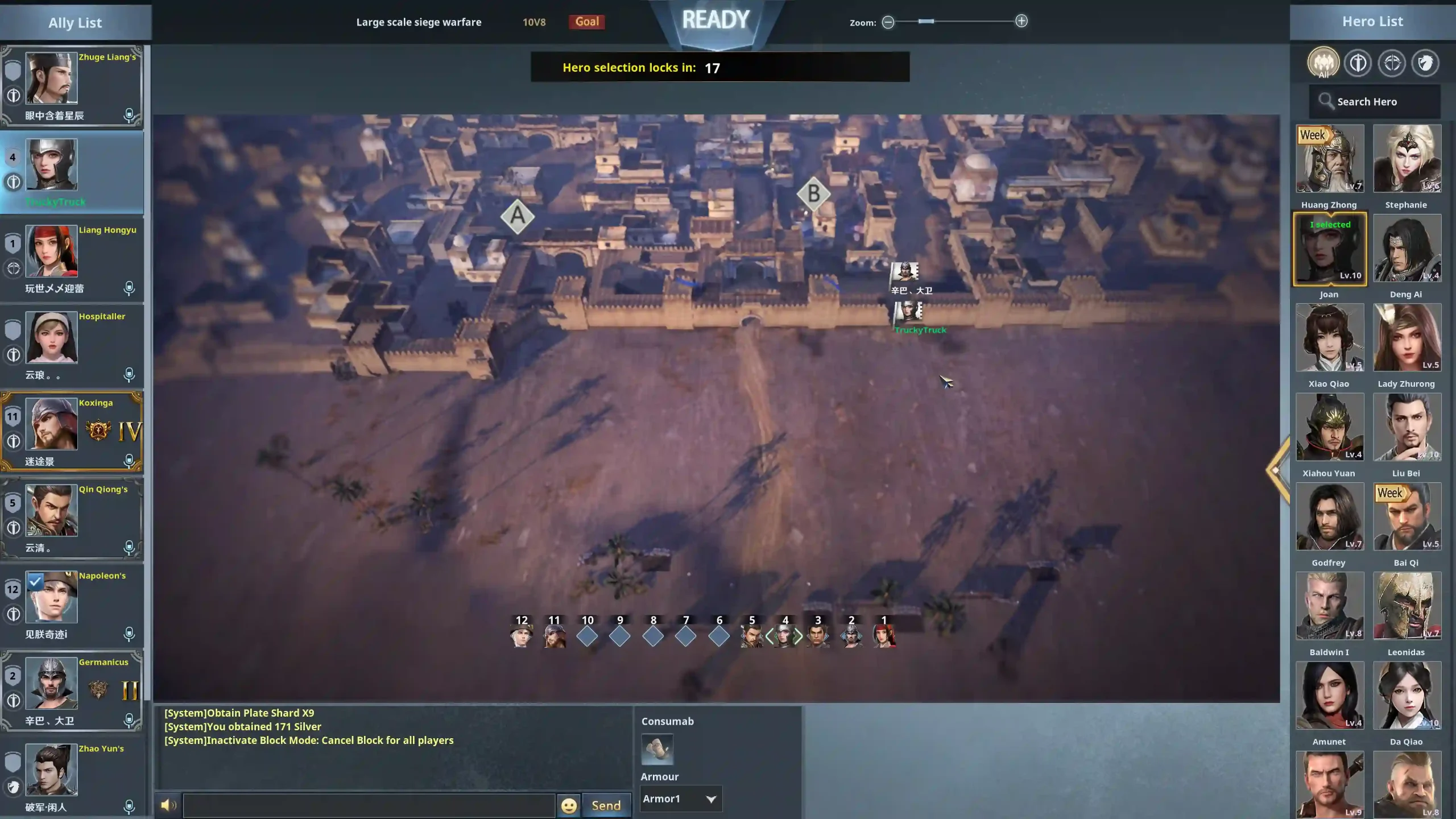Select the All heroes filter

pyautogui.click(x=1323, y=63)
